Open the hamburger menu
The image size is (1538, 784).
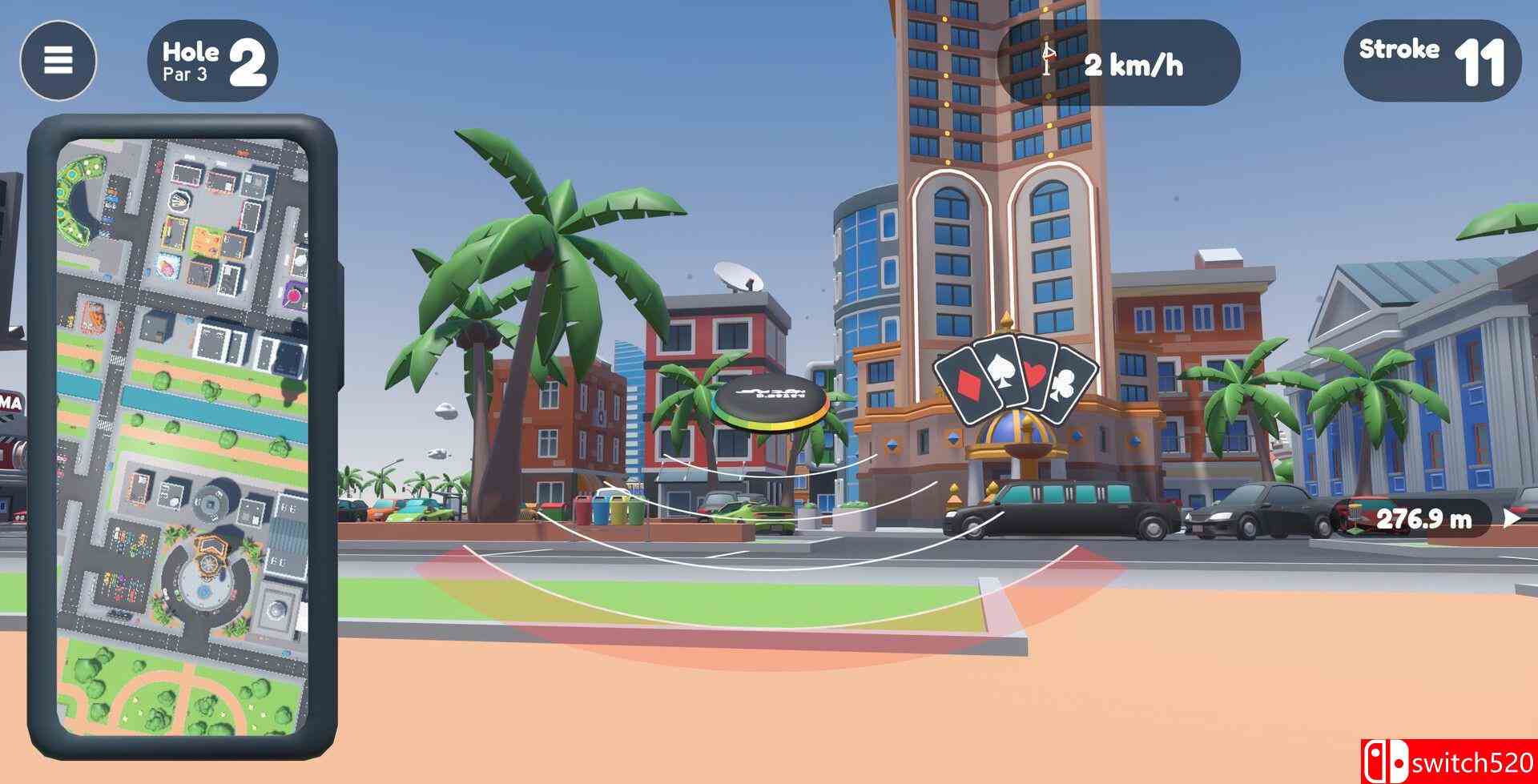click(57, 60)
